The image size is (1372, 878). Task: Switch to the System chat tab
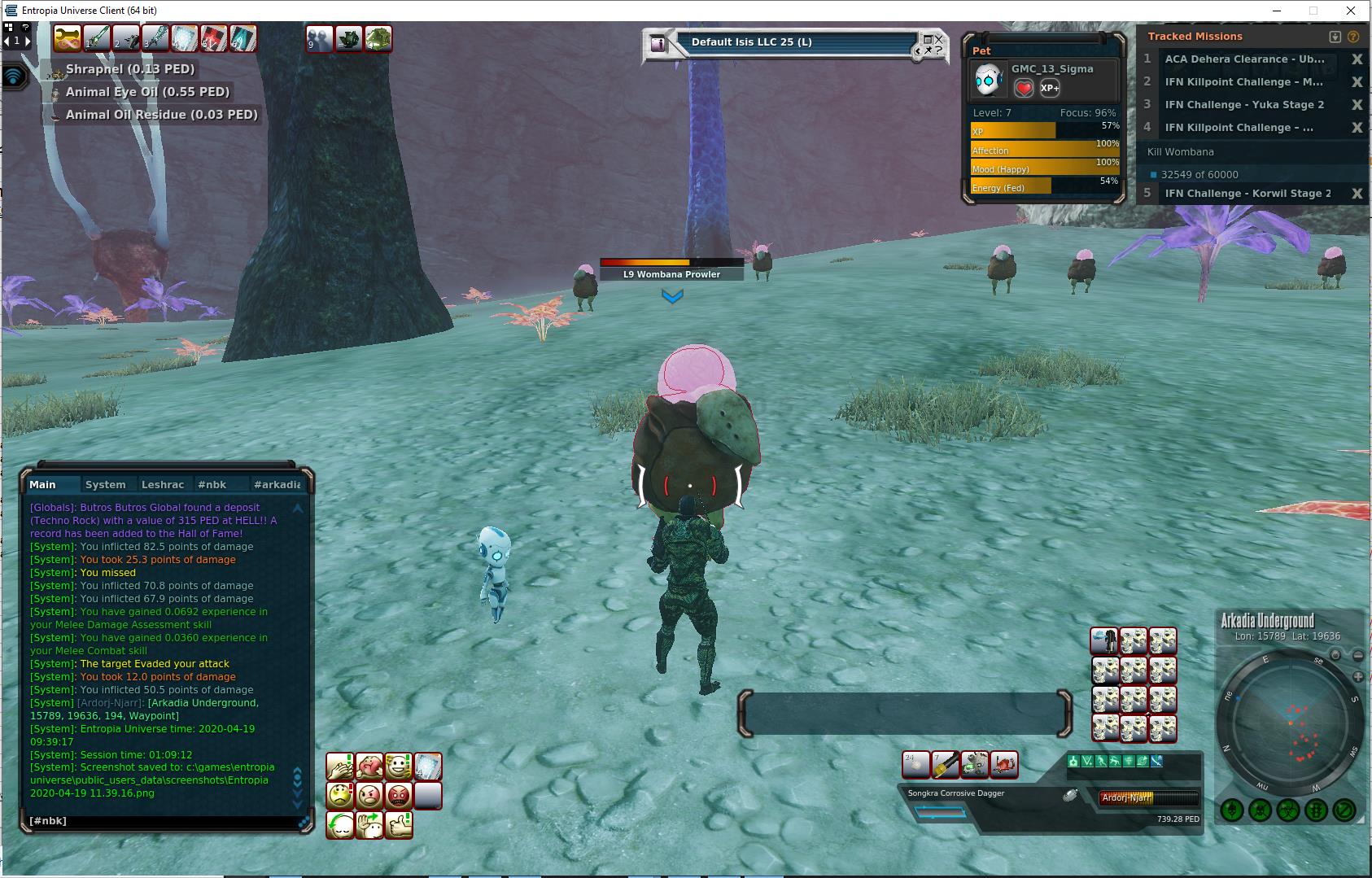pyautogui.click(x=106, y=484)
